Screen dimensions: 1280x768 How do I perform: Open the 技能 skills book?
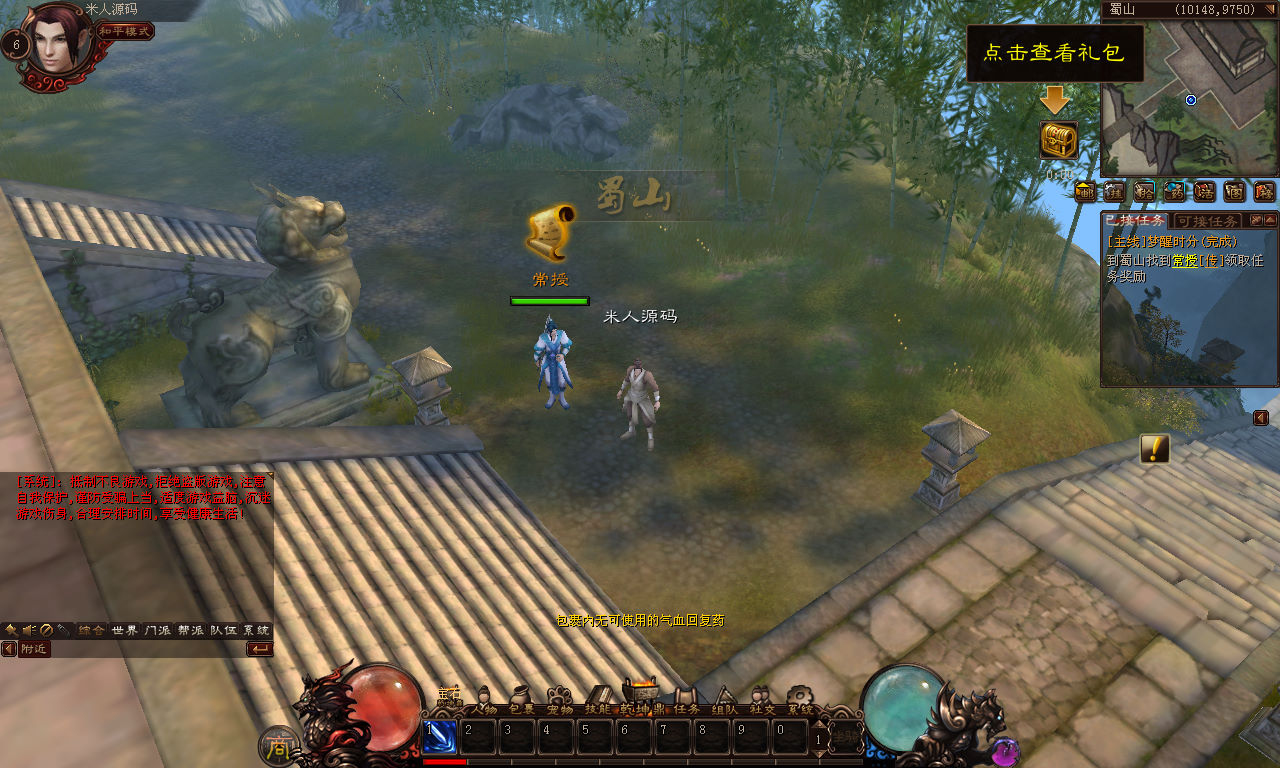(599, 701)
